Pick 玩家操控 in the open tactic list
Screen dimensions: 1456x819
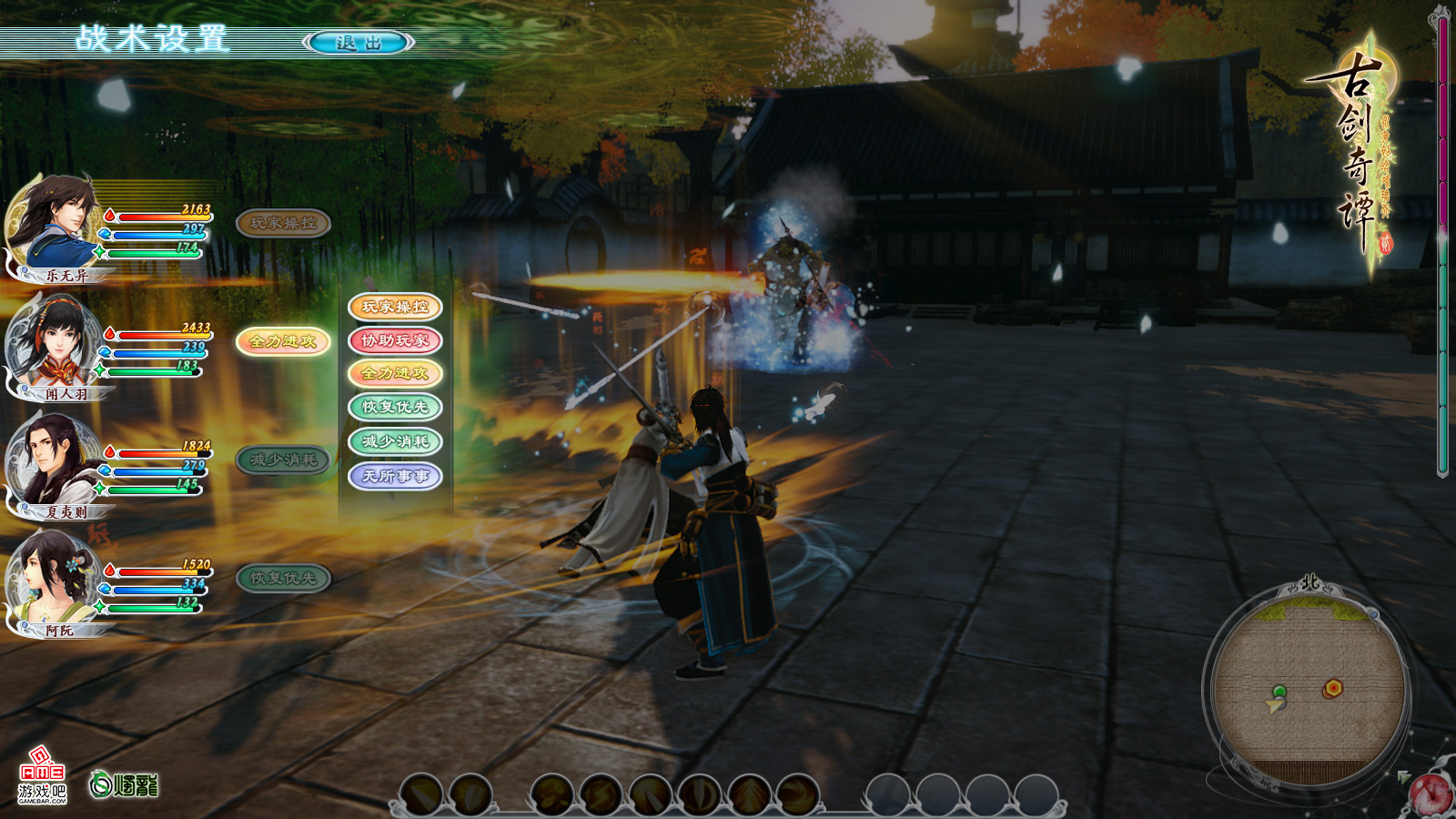coord(395,307)
